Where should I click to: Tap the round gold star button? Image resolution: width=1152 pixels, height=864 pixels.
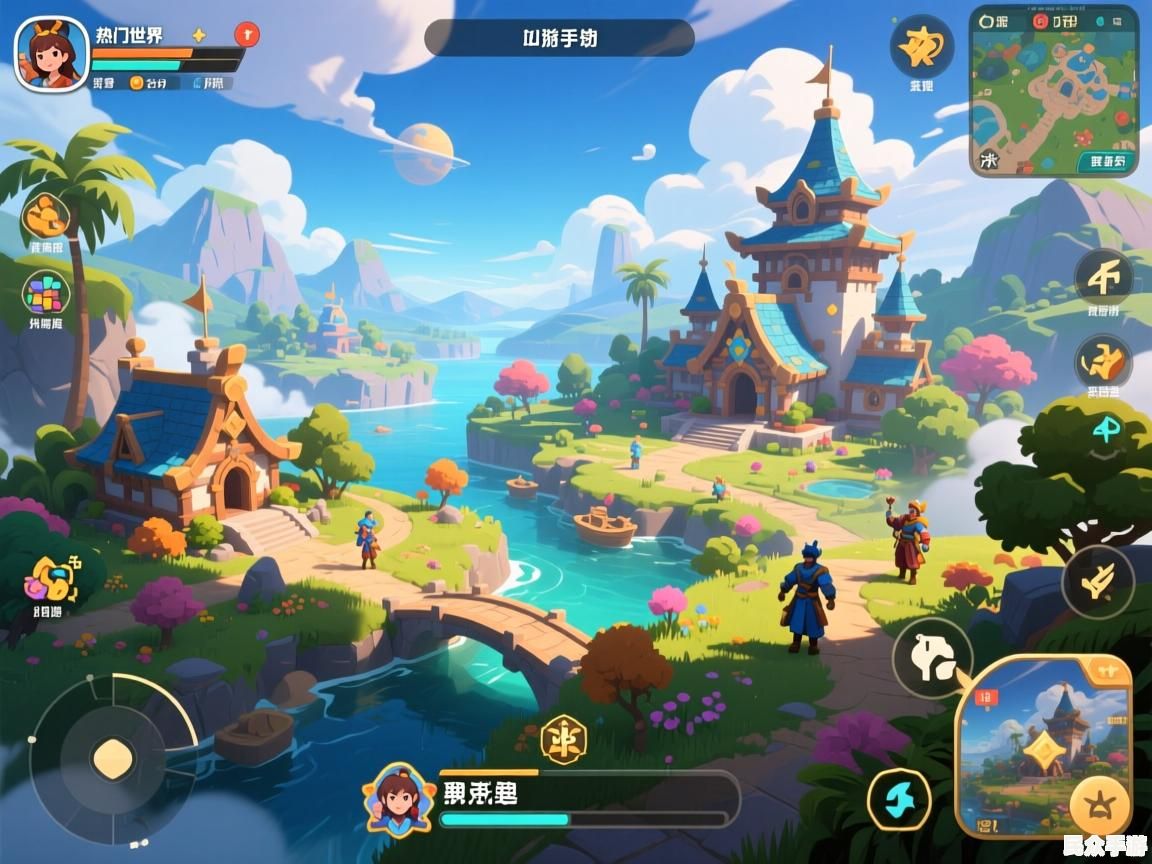click(x=1100, y=805)
